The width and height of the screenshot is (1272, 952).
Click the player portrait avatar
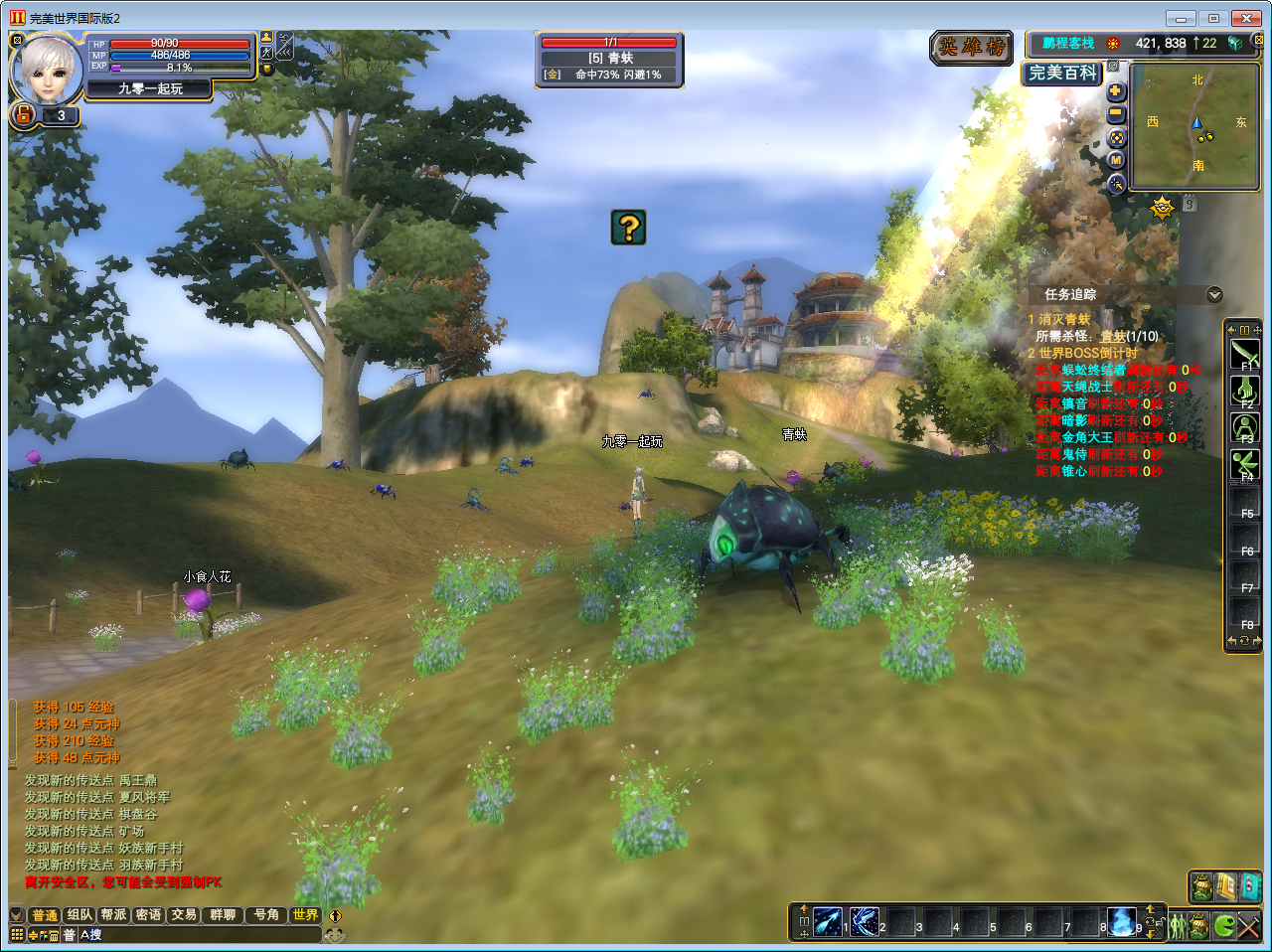pos(46,70)
